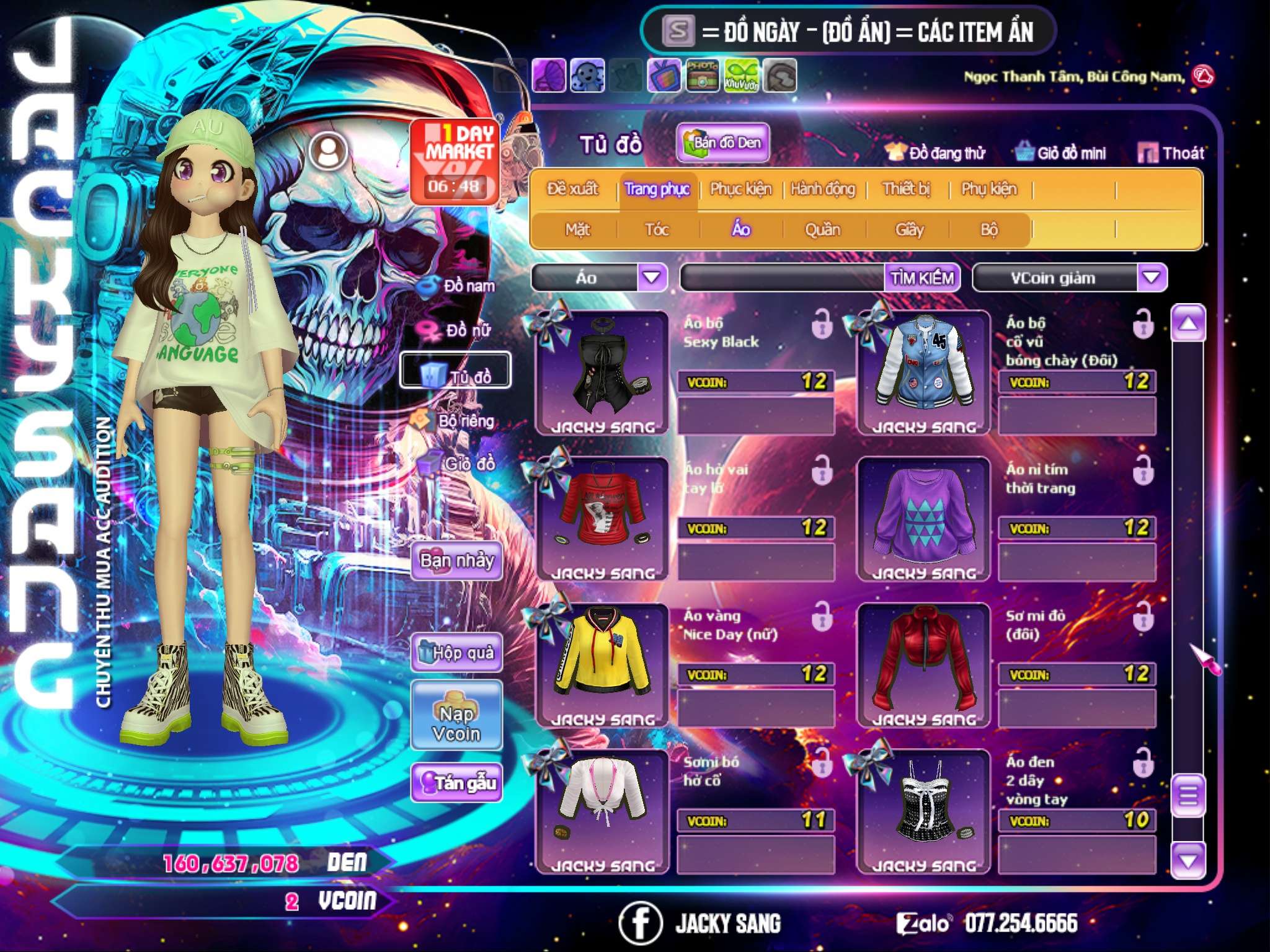Switch to the Phục kiện tab
The width and height of the screenshot is (1270, 952).
pyautogui.click(x=740, y=189)
